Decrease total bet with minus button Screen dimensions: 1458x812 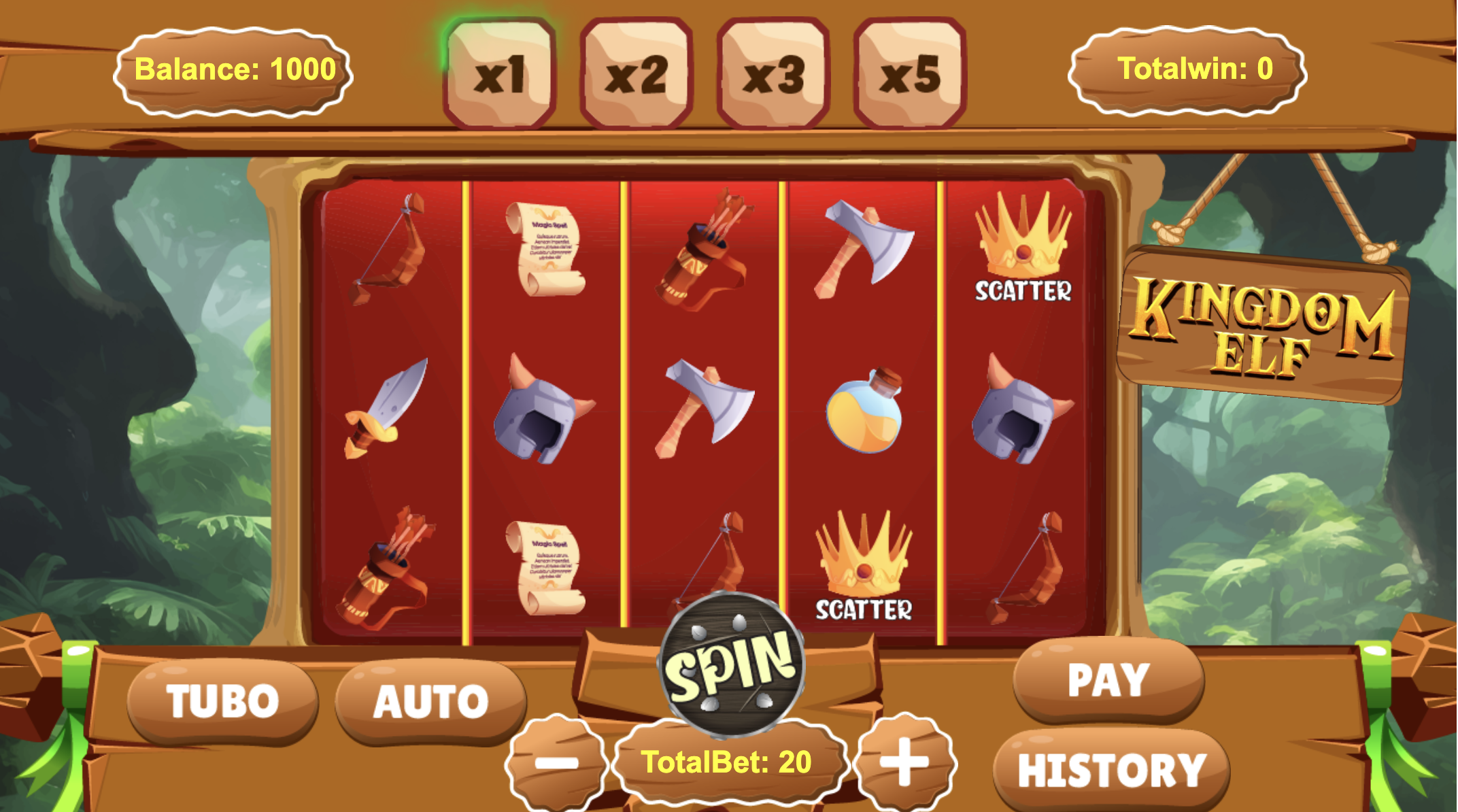coord(556,762)
